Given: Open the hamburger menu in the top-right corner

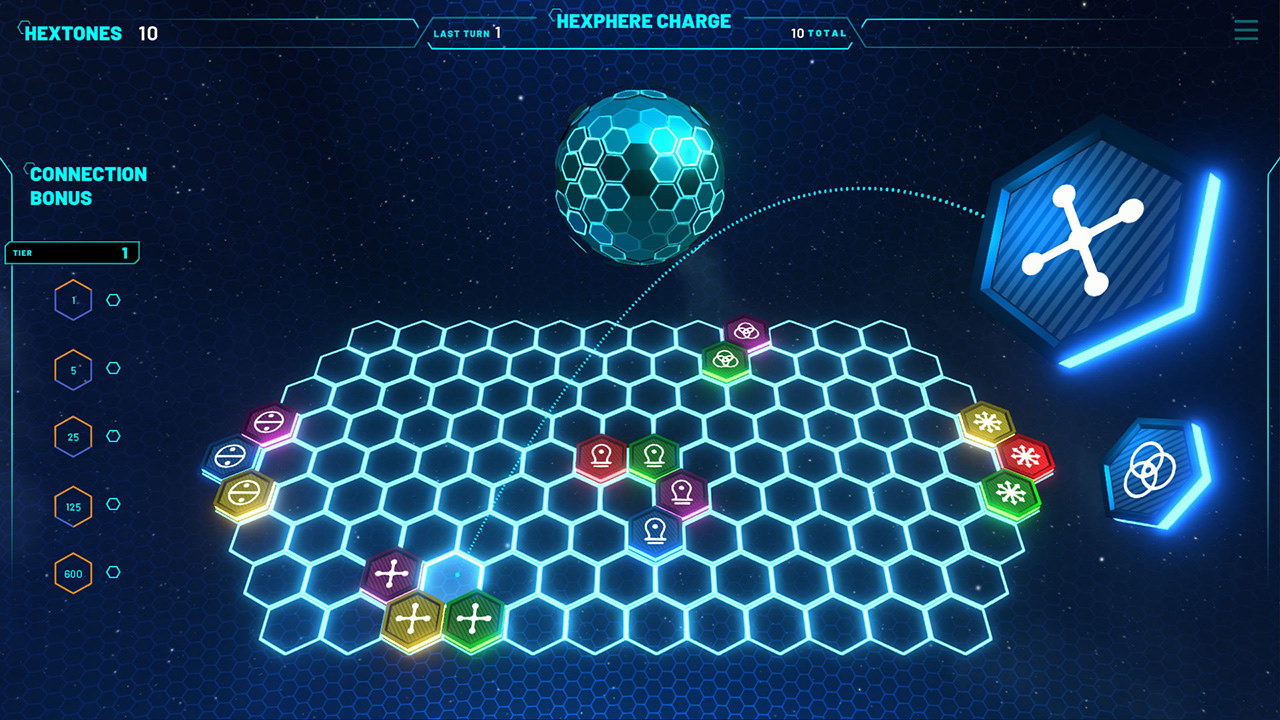Looking at the screenshot, I should pos(1245,31).
